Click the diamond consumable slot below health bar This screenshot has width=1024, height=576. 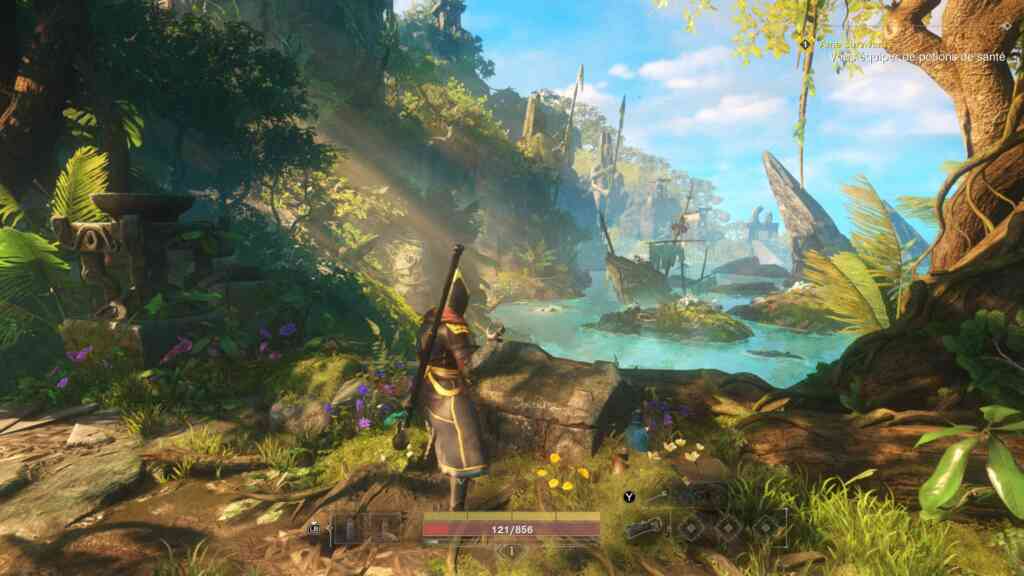tap(511, 550)
